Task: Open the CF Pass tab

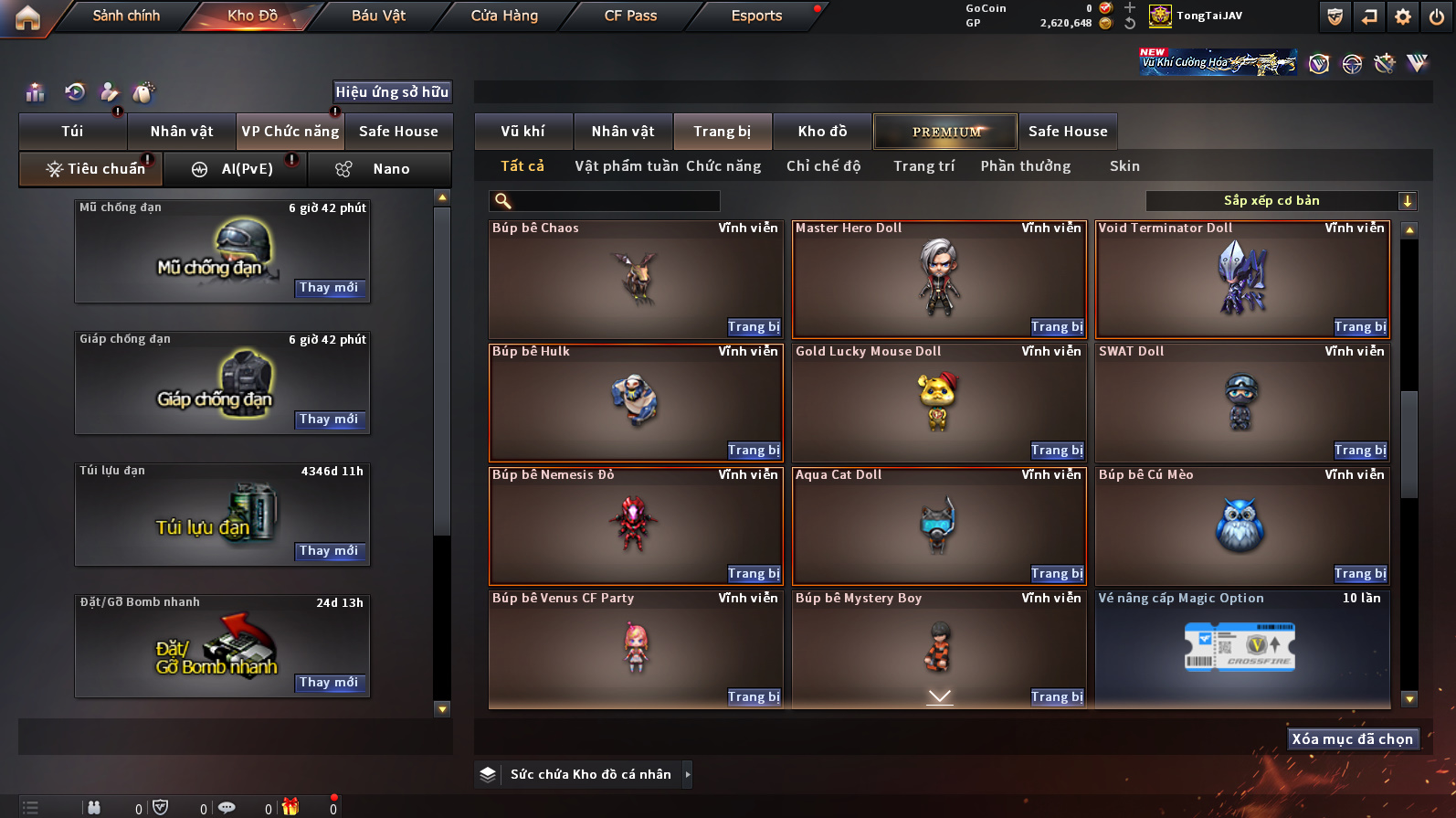Action: [x=630, y=16]
